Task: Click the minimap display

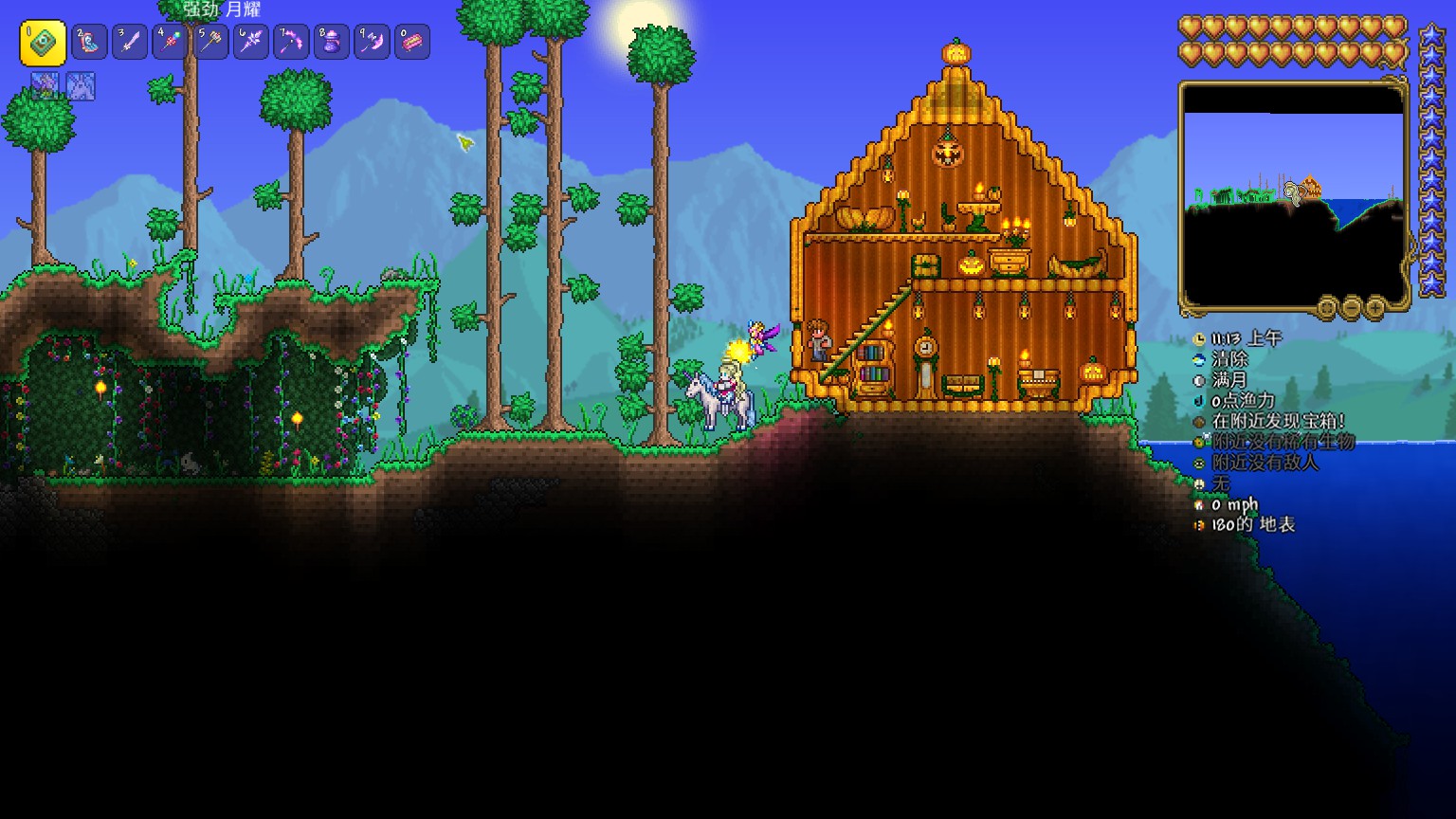Action: point(1293,194)
